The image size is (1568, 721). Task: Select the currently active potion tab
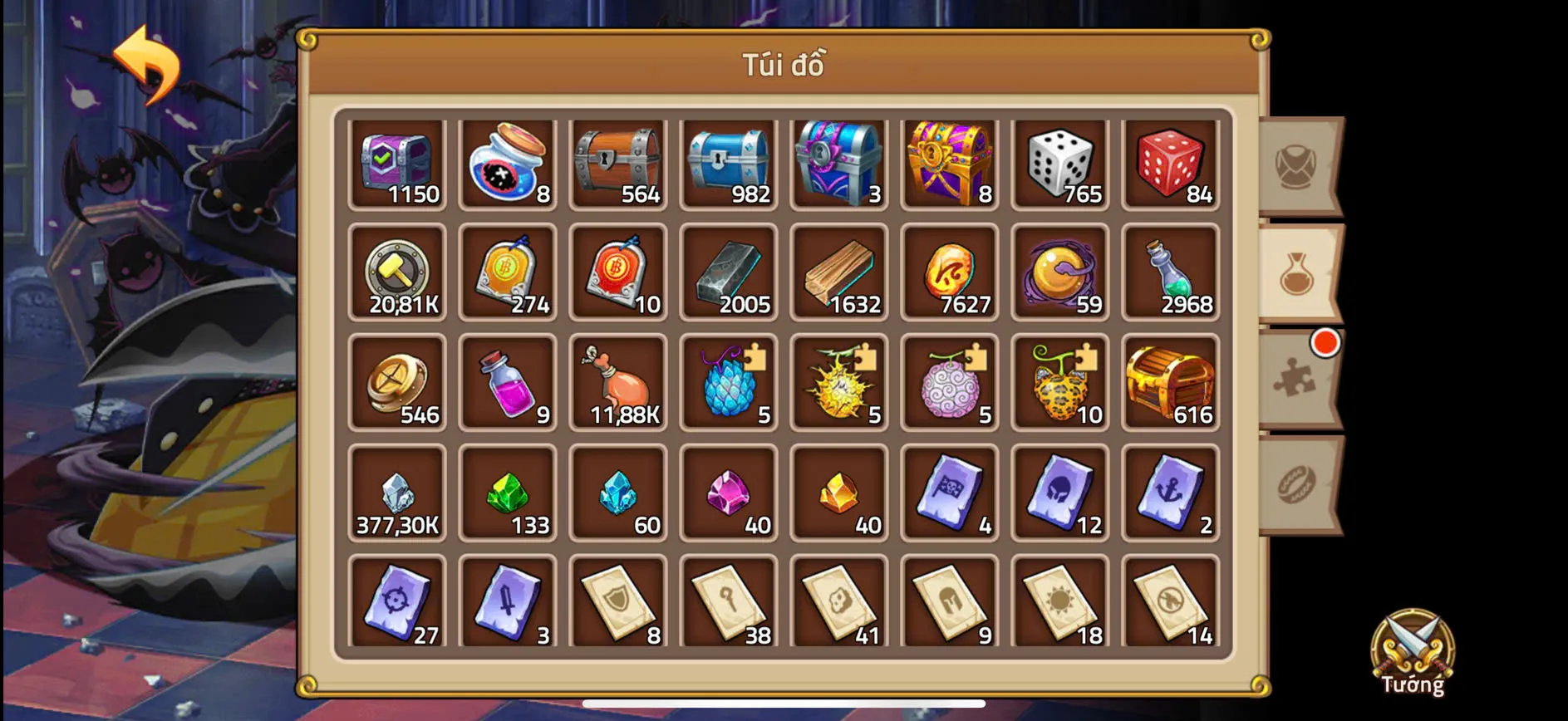pos(1296,272)
